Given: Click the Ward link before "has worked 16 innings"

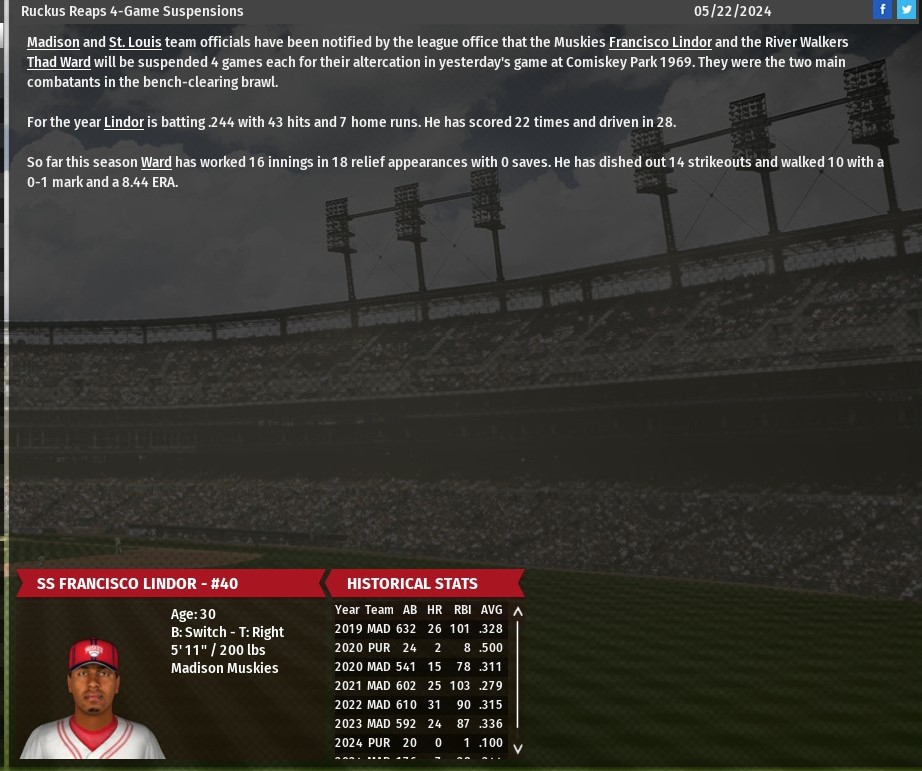Looking at the screenshot, I should tap(156, 162).
